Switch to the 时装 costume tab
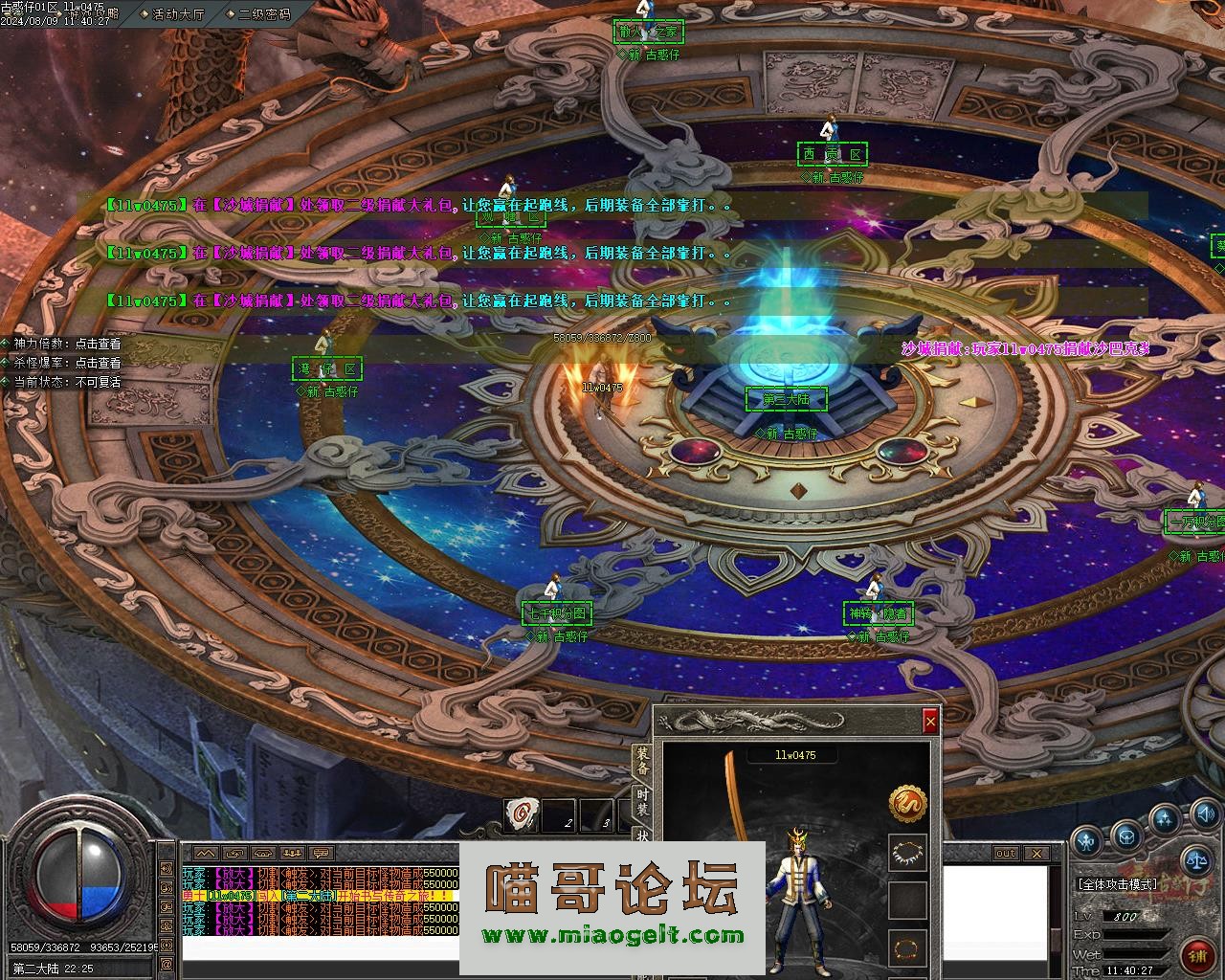Viewport: 1225px width, 980px height. (643, 802)
